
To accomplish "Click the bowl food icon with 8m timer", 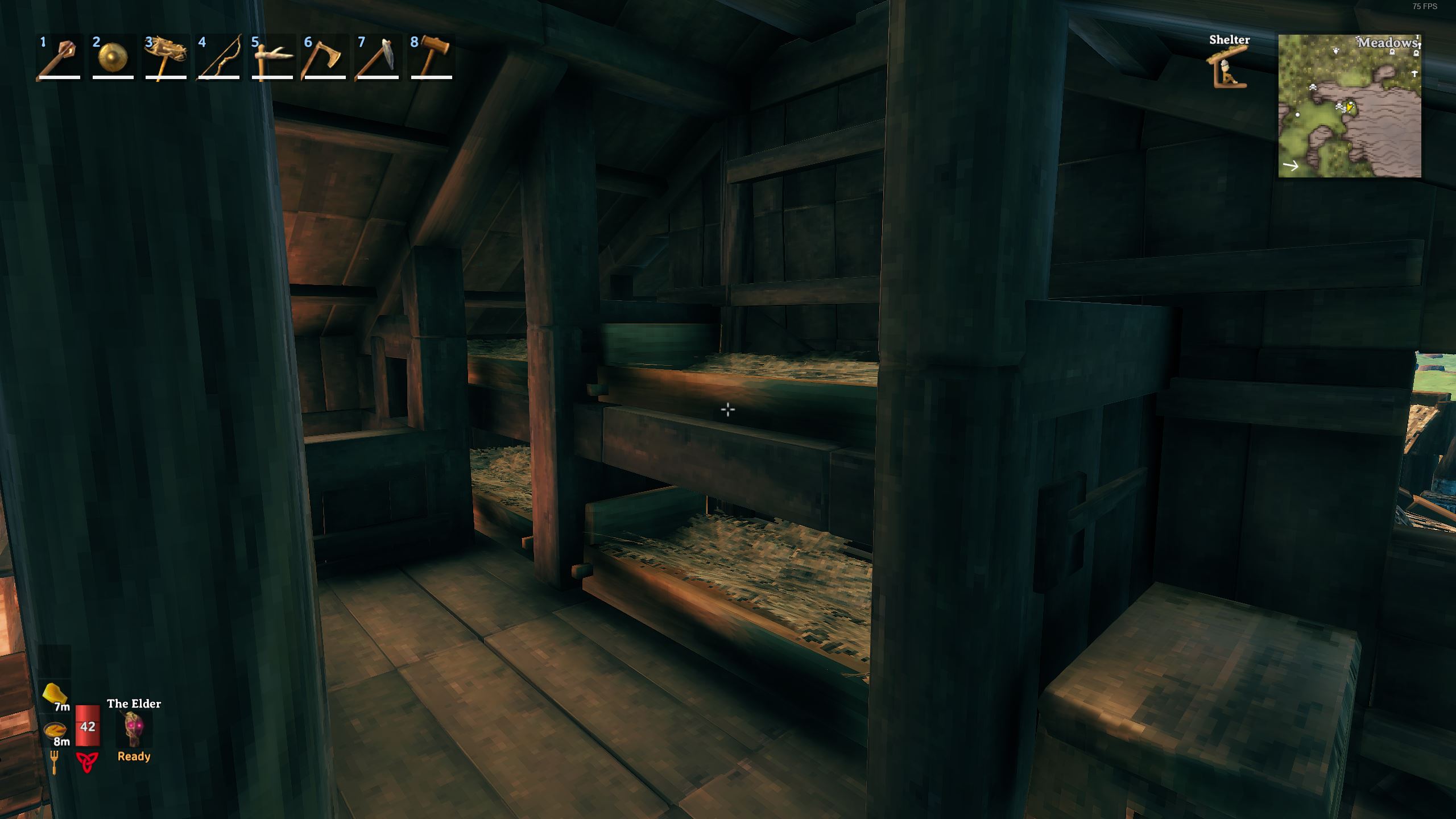I will [55, 730].
